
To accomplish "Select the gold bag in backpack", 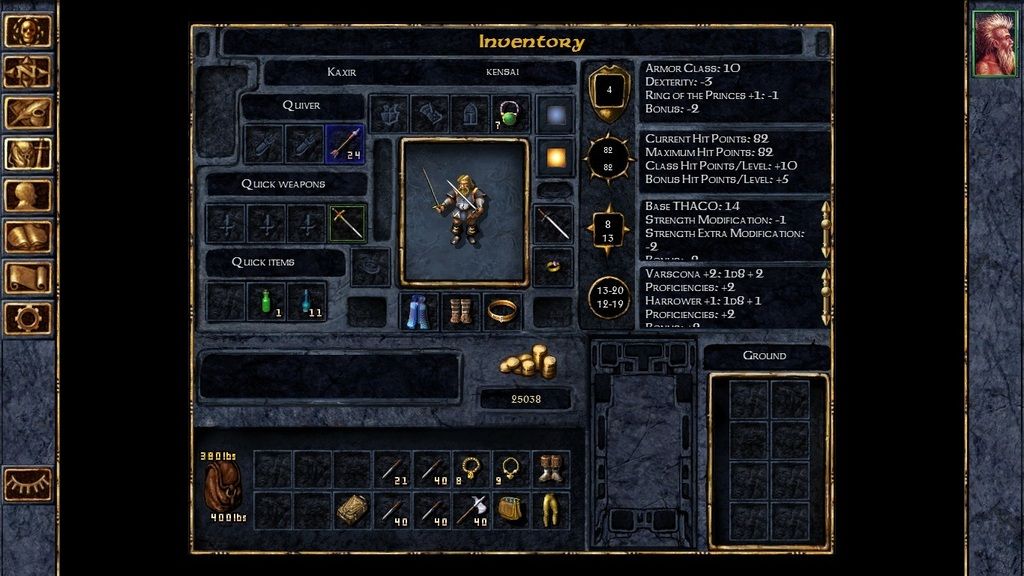I will click(x=511, y=510).
